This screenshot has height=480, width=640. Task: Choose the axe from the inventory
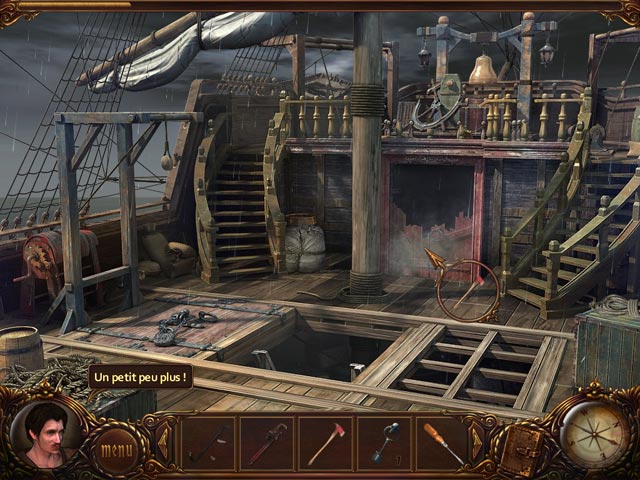(x=325, y=442)
